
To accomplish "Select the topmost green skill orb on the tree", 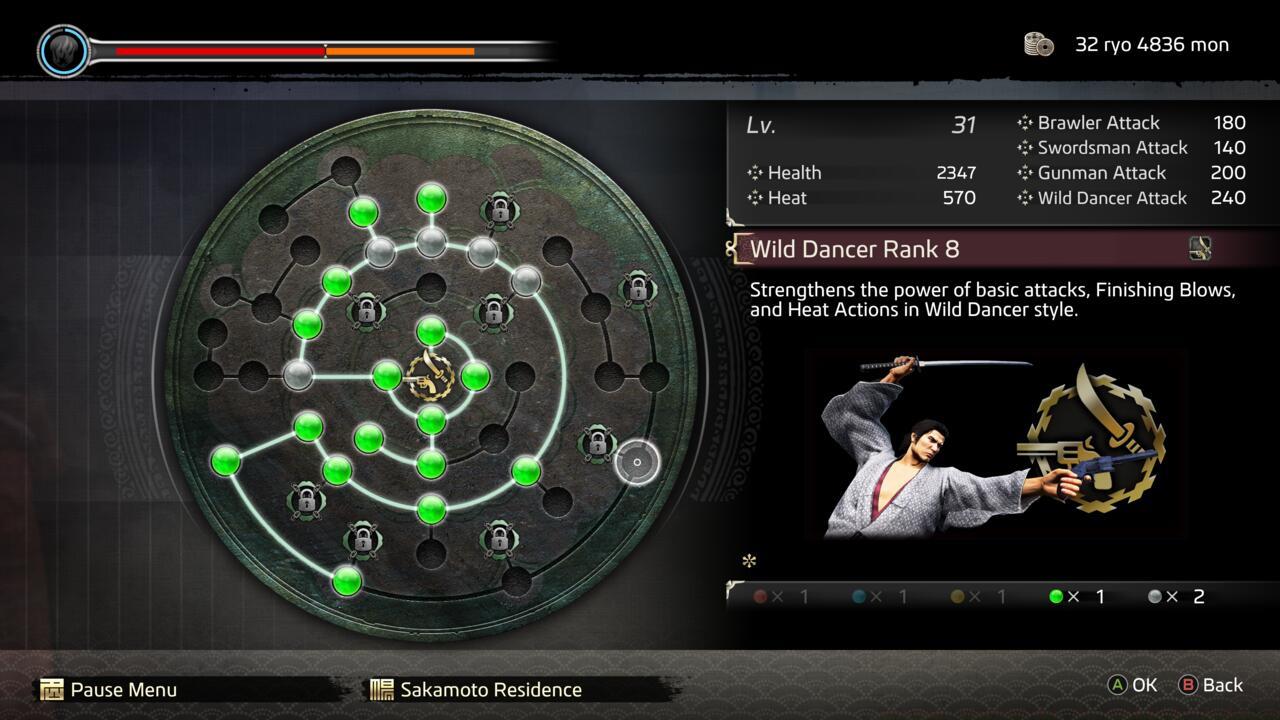I will pos(430,199).
